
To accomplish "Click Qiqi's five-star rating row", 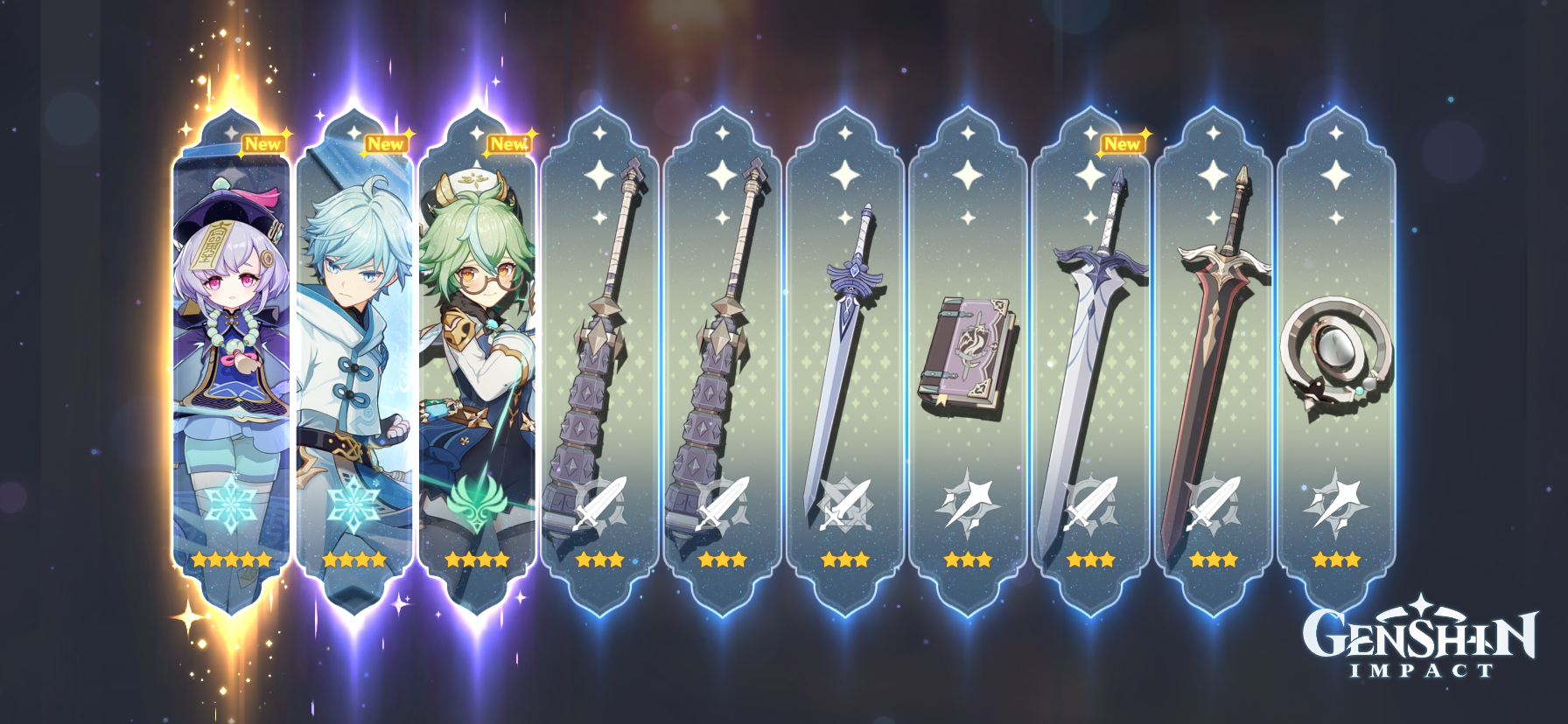I will (231, 560).
